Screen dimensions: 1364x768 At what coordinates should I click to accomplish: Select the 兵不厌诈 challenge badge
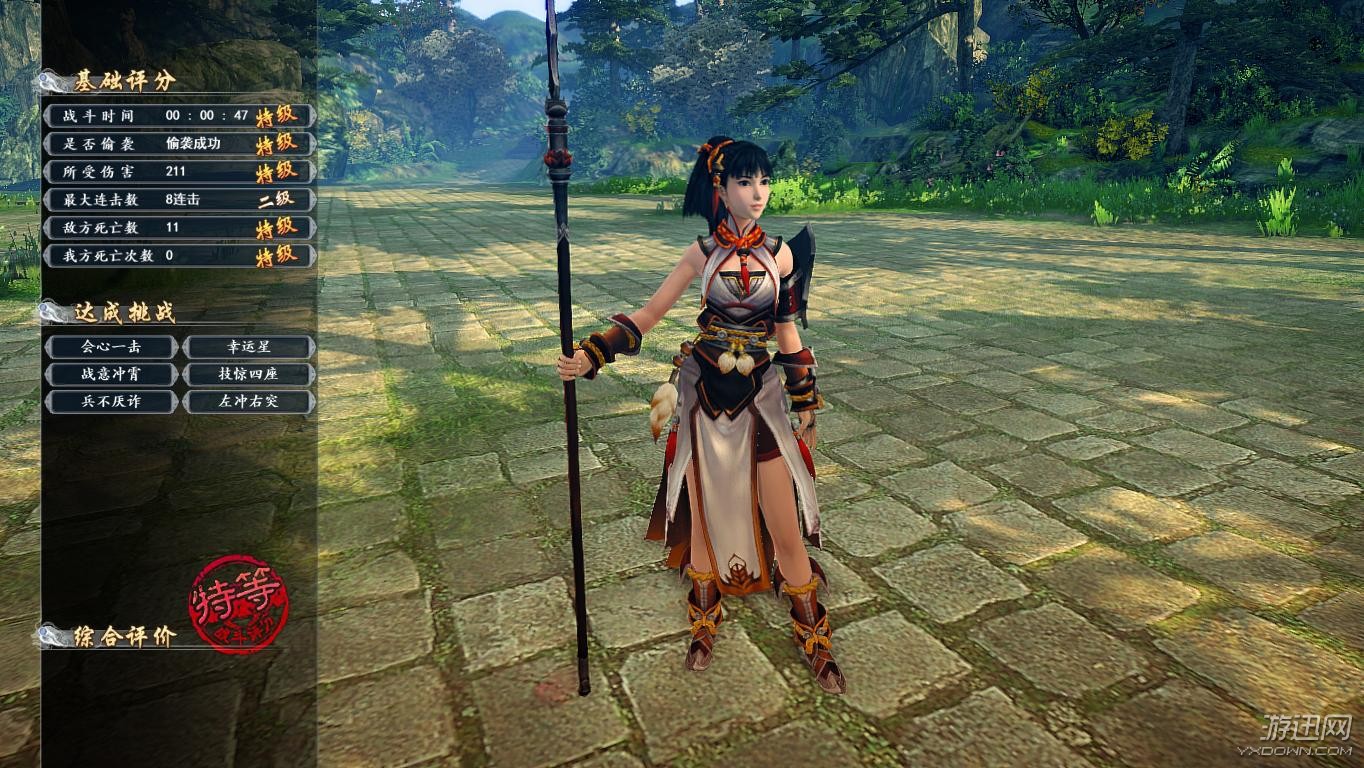tap(111, 402)
